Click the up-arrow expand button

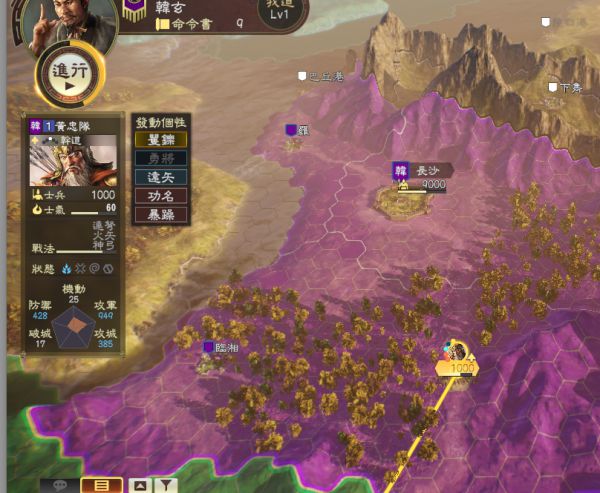click(140, 485)
